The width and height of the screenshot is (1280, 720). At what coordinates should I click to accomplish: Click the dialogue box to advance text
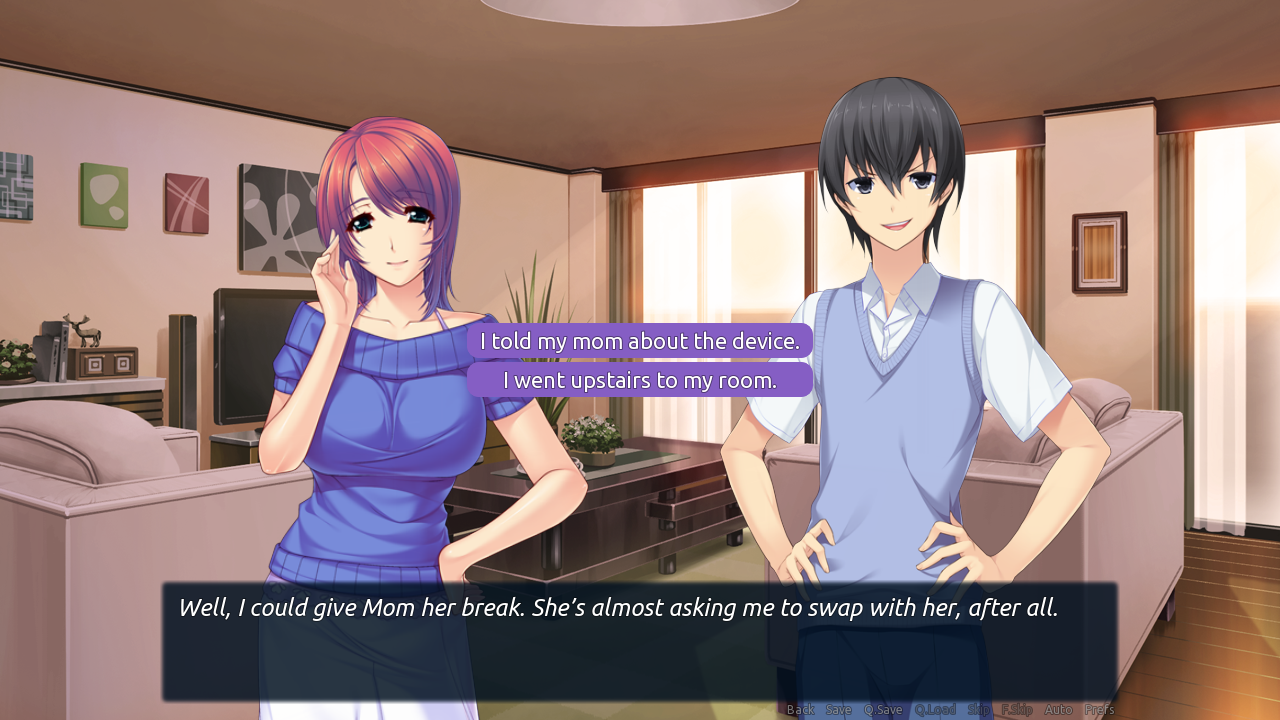[640, 640]
